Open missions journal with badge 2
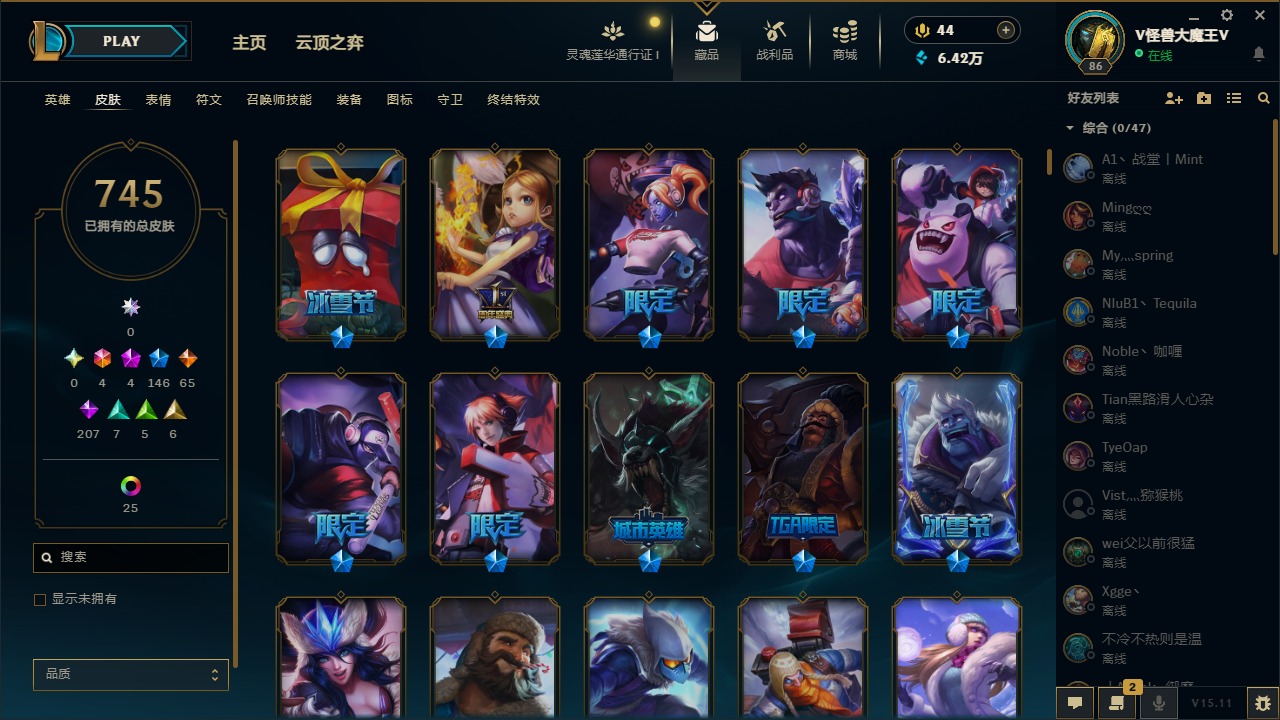 (1115, 703)
